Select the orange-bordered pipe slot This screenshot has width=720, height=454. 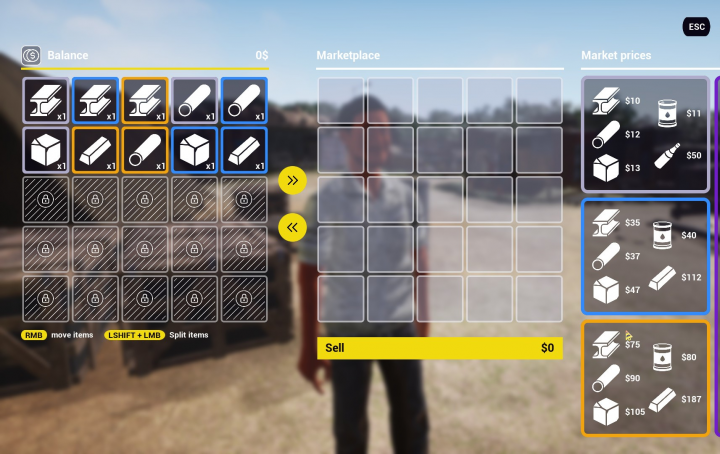[145, 150]
